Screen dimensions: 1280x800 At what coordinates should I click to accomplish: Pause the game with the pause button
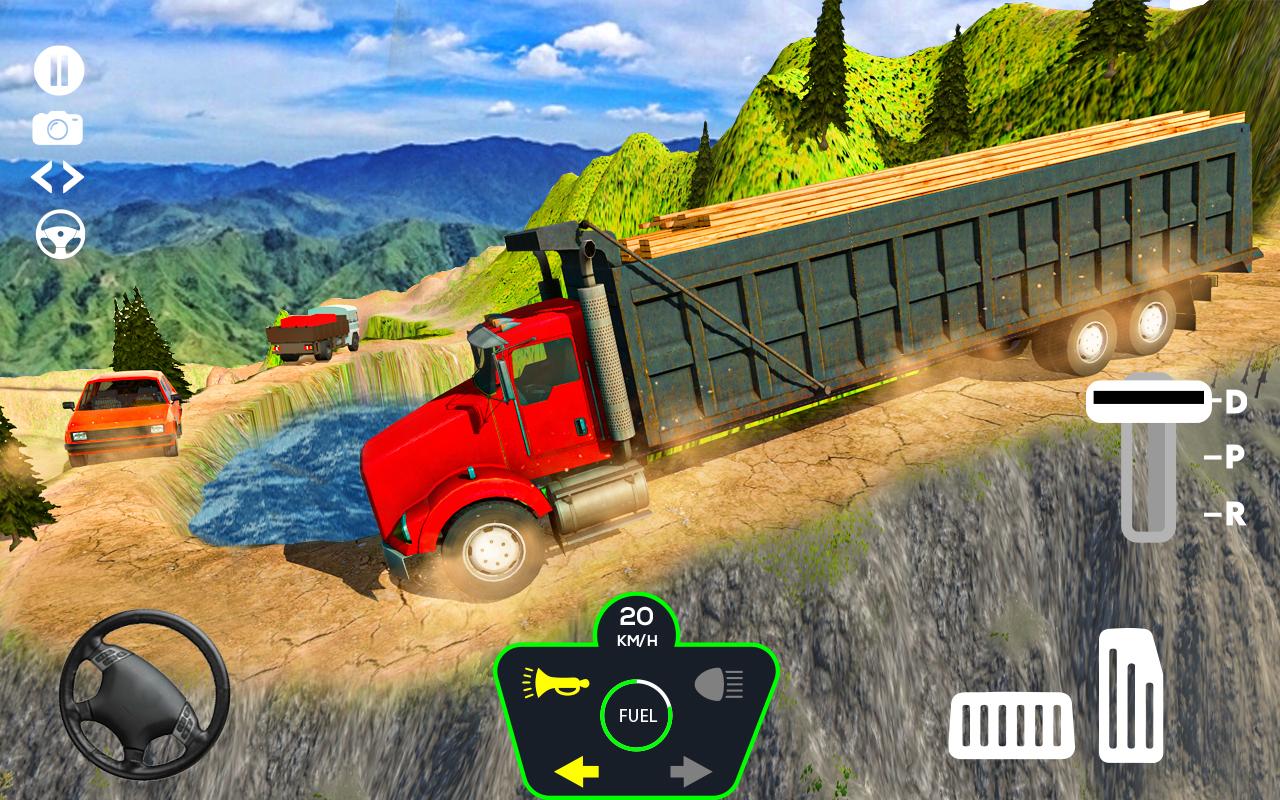(x=58, y=71)
